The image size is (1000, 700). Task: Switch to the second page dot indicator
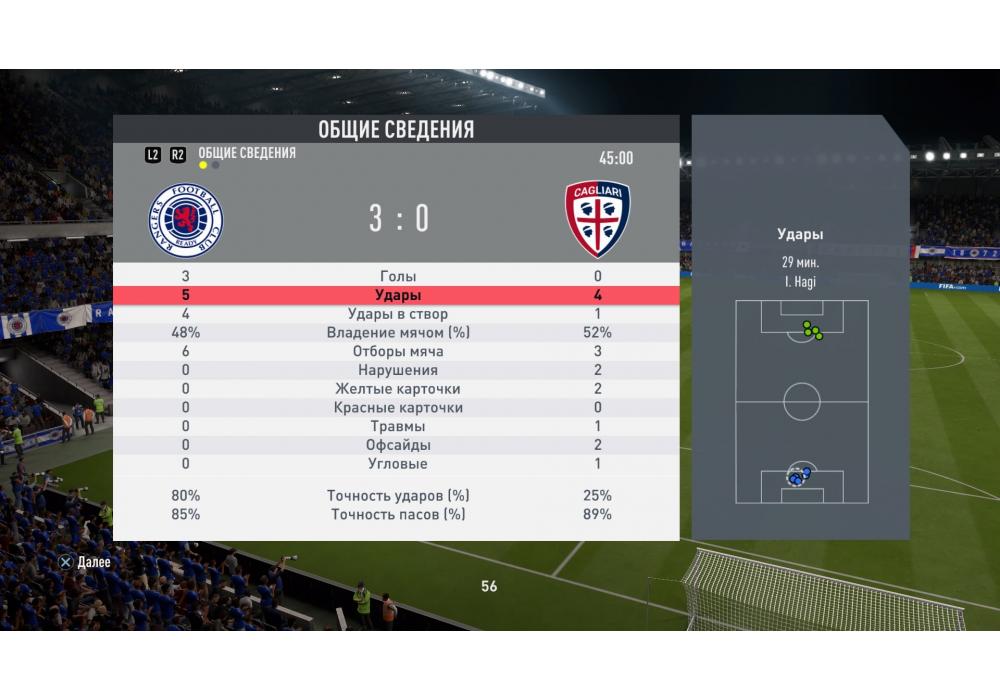pyautogui.click(x=216, y=166)
